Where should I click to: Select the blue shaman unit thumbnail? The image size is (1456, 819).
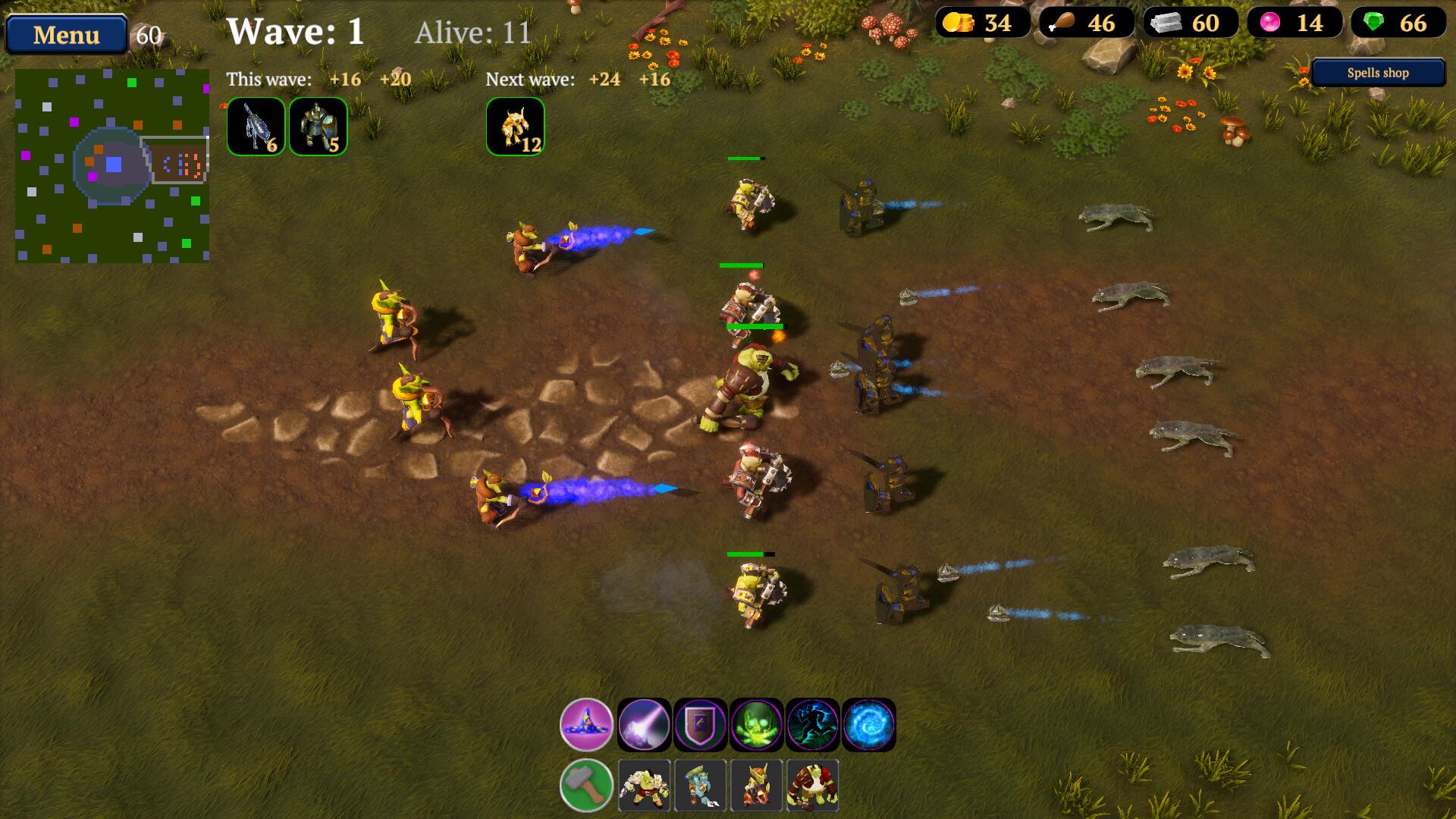(x=699, y=786)
